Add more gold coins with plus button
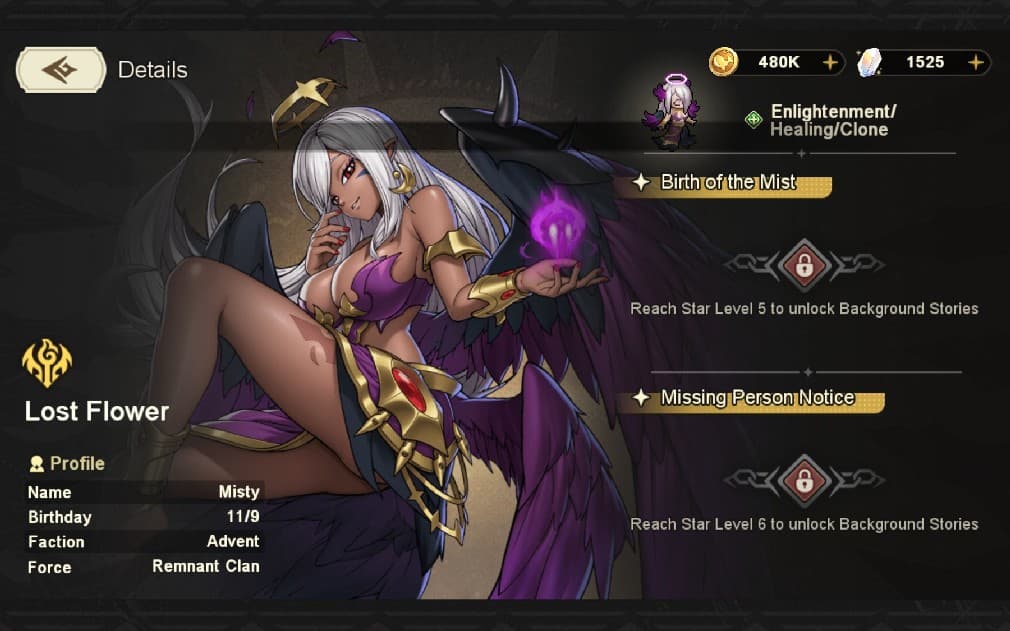This screenshot has width=1010, height=631. click(x=830, y=62)
